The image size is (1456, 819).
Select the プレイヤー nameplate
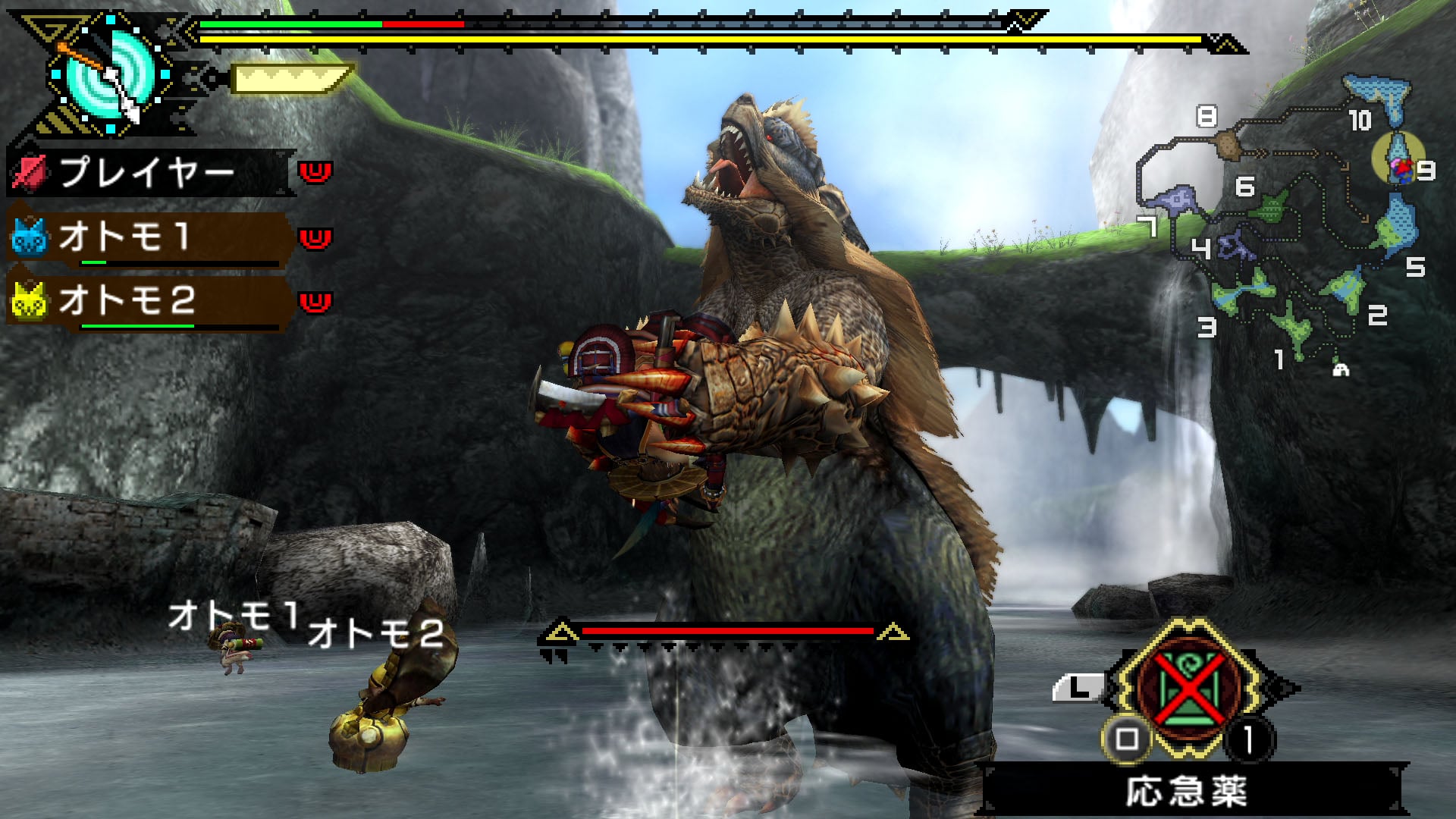click(148, 171)
